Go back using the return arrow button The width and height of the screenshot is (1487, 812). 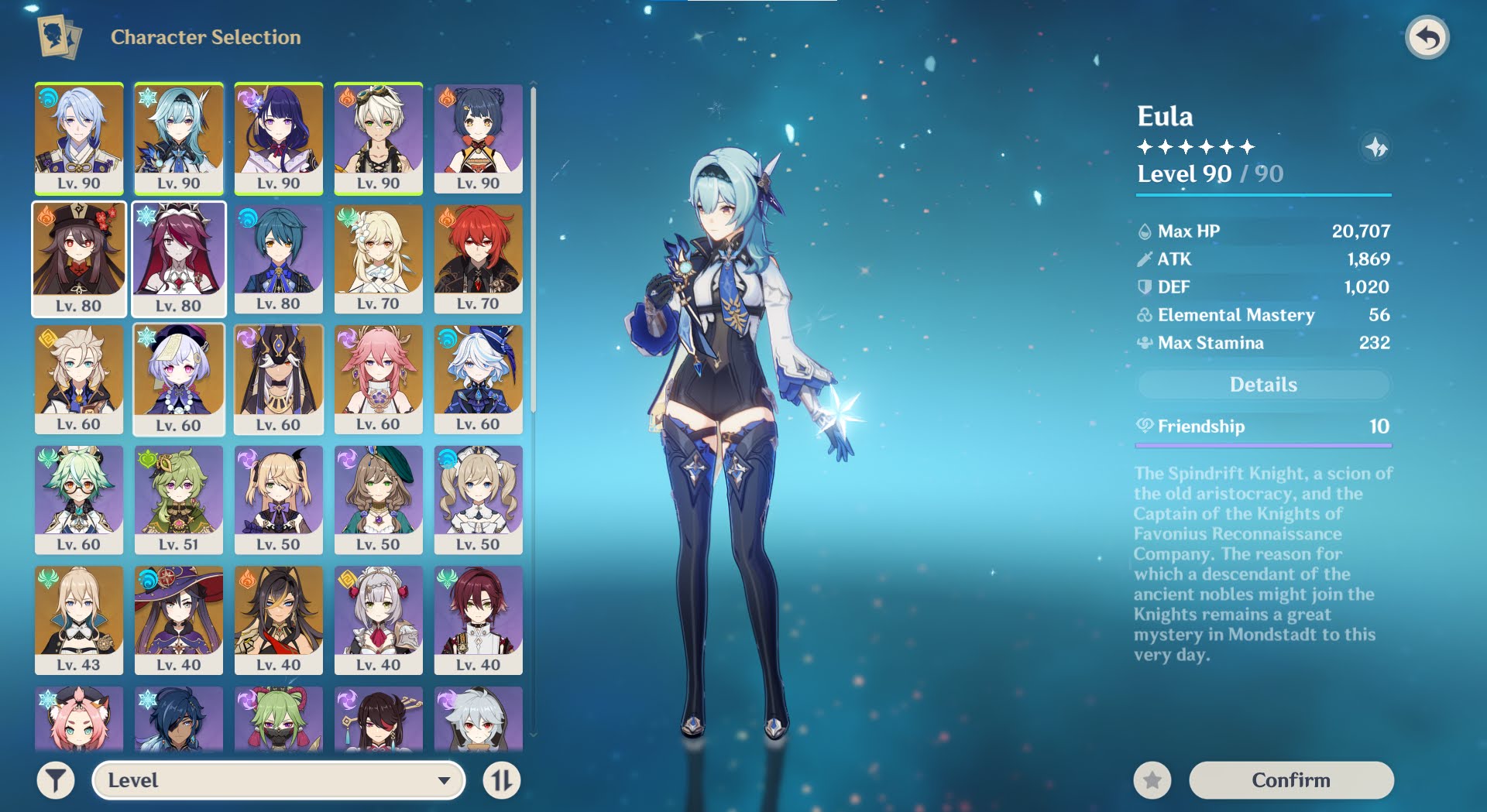tap(1427, 37)
